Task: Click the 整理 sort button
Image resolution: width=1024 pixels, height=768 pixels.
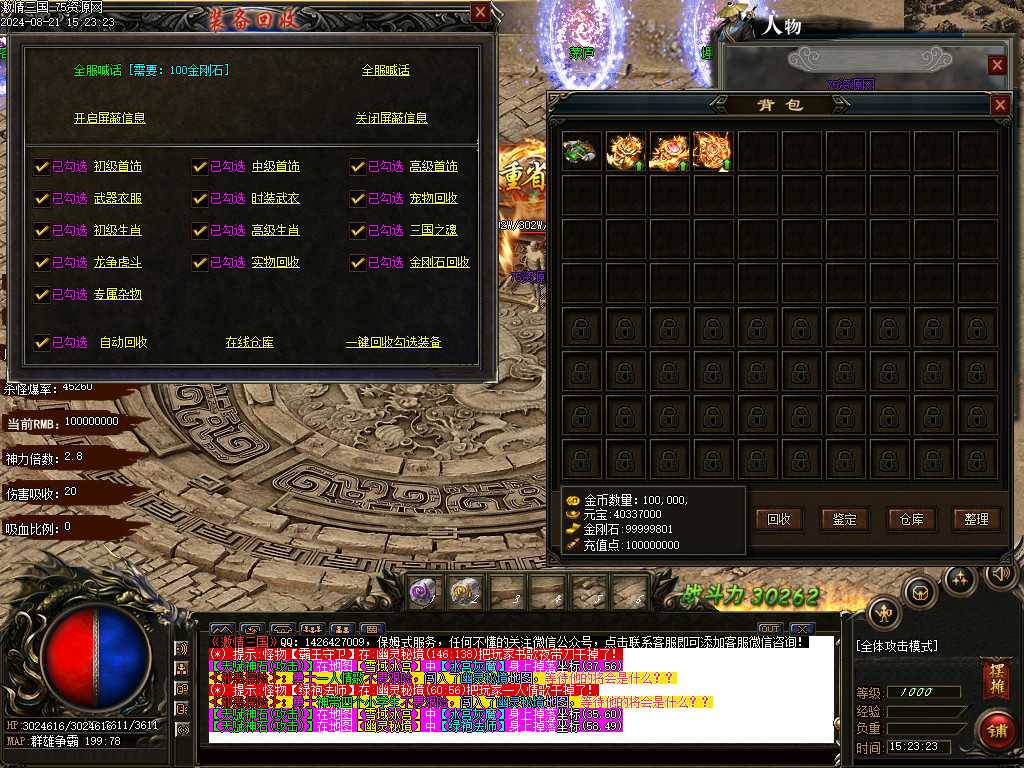Action: coord(977,519)
